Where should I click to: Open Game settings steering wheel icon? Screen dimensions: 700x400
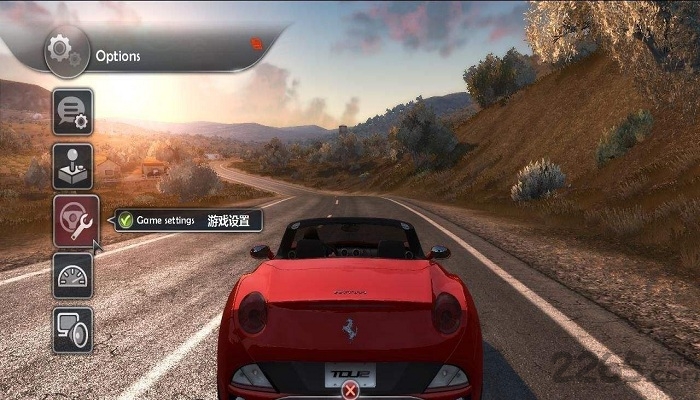click(73, 219)
